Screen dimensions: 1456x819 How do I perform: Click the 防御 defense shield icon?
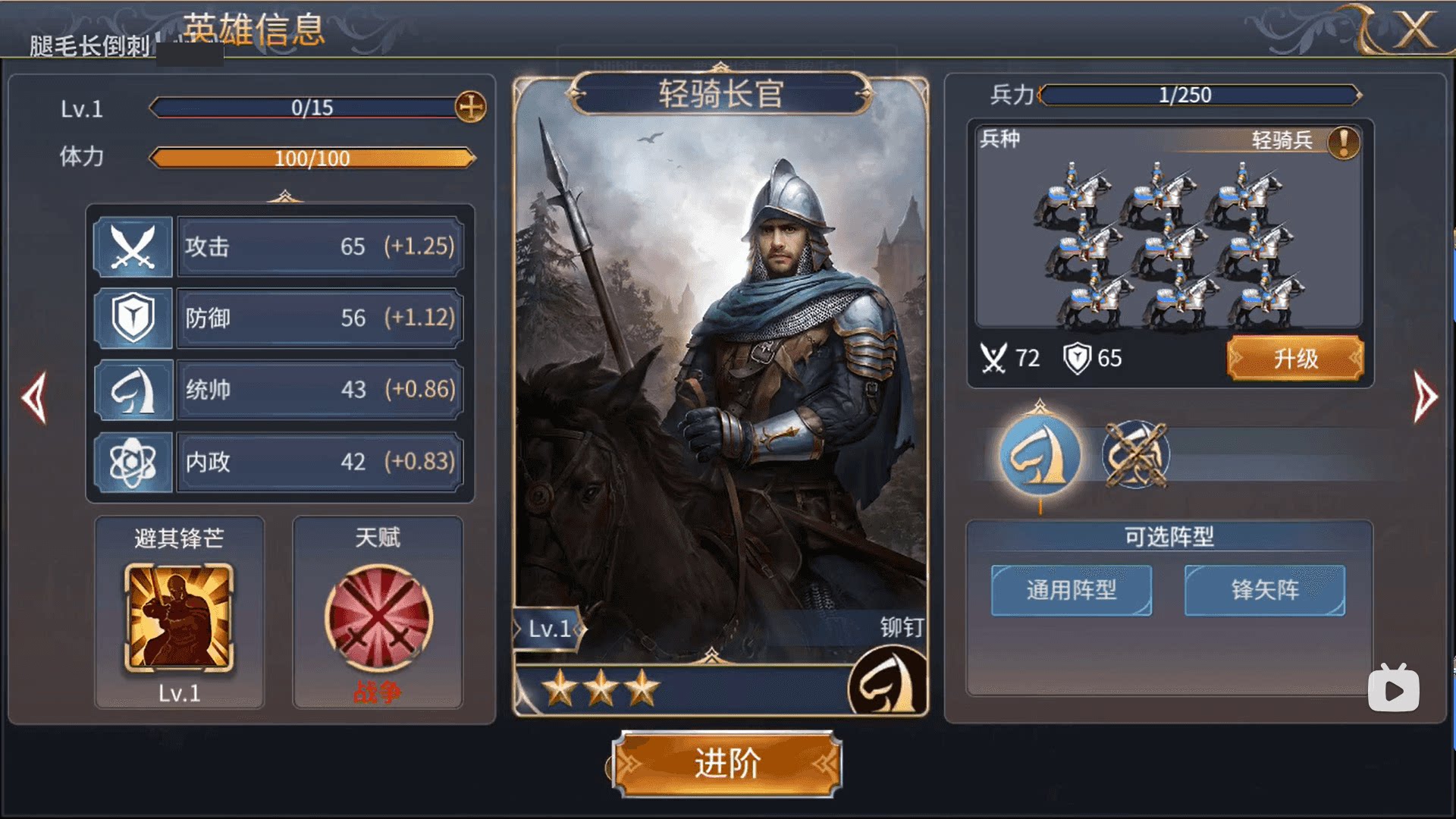[x=133, y=318]
